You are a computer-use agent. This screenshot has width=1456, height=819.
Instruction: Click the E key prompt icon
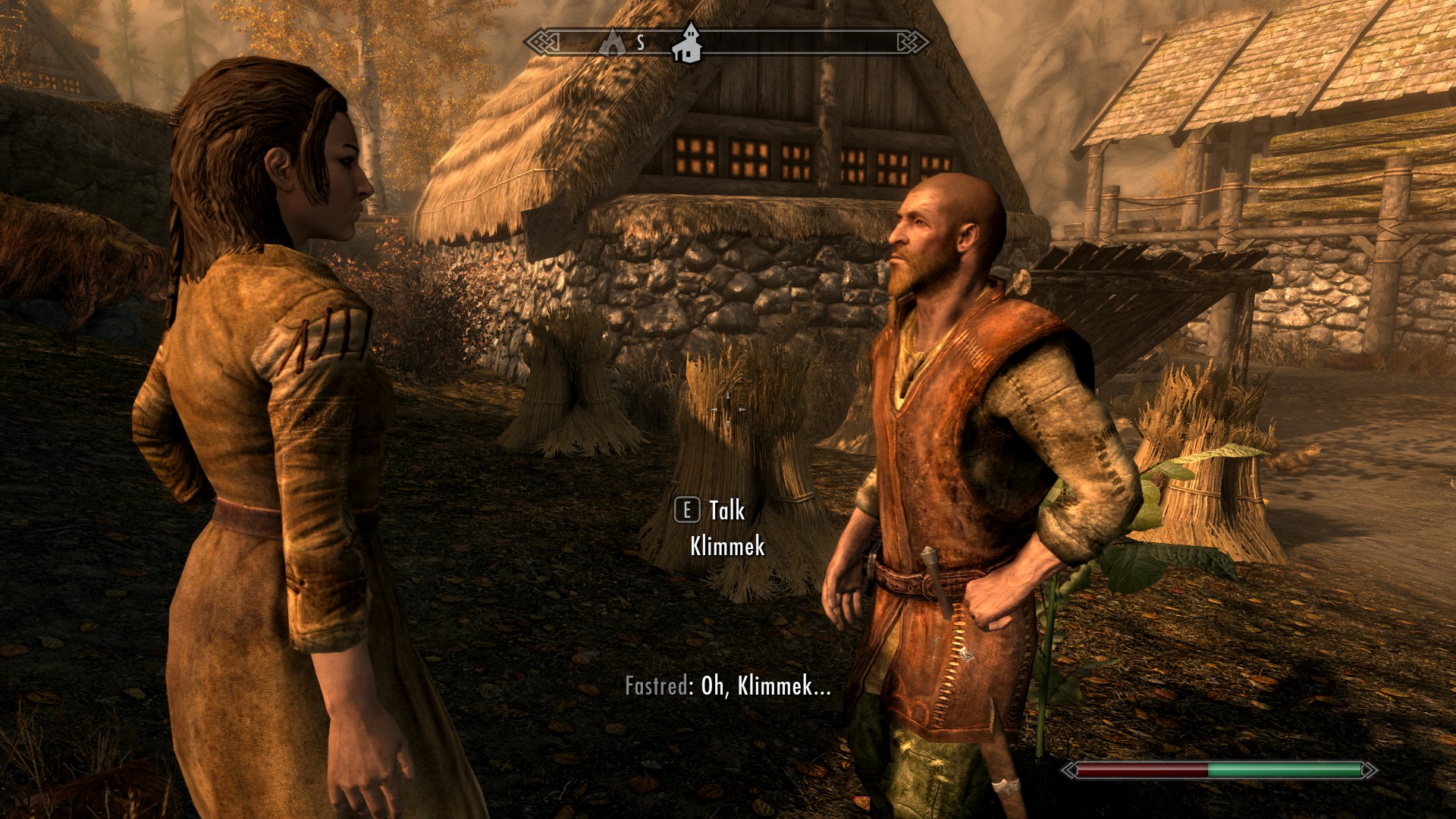pos(687,511)
